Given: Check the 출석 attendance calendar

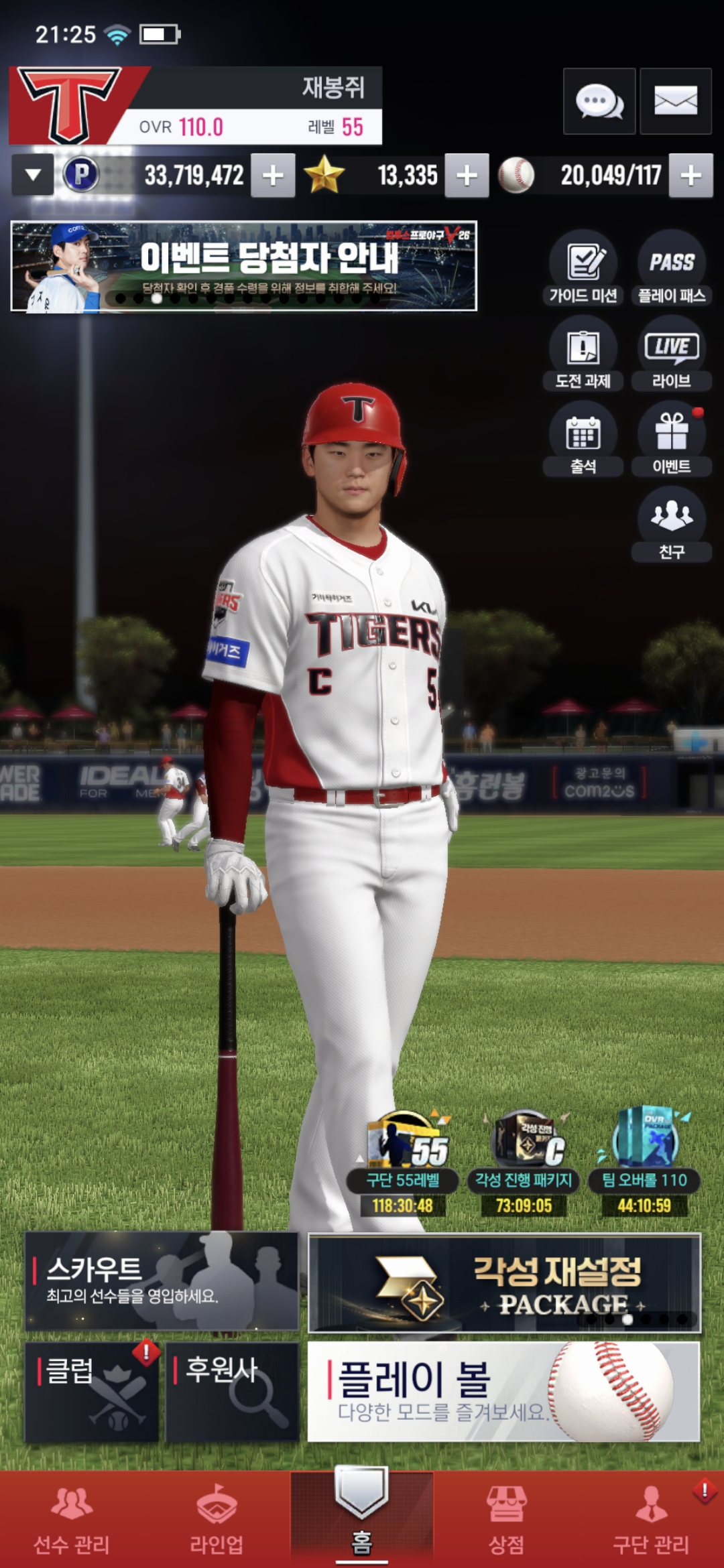Looking at the screenshot, I should pyautogui.click(x=583, y=440).
